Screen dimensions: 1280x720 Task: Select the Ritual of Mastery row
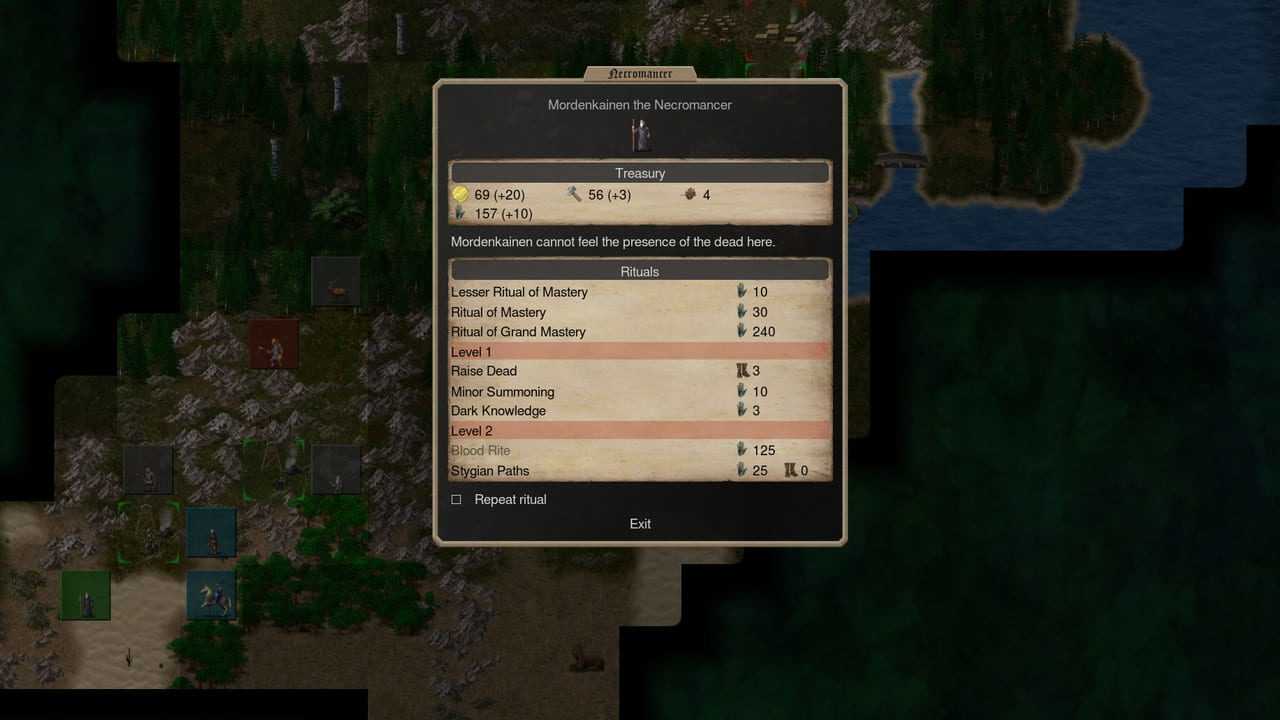498,312
